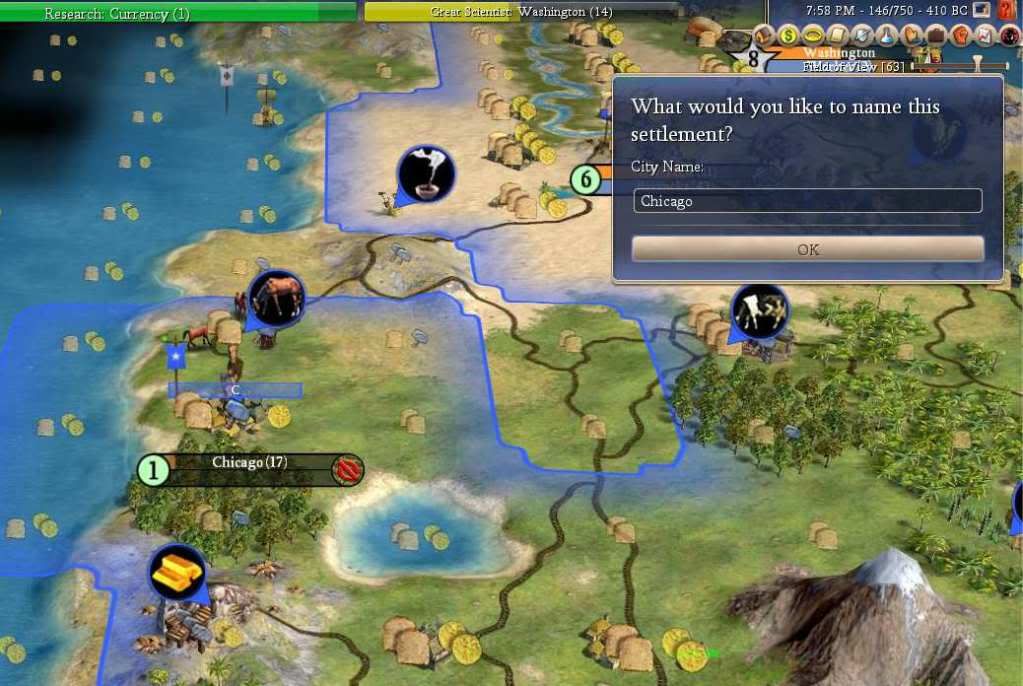Select the Chicago (17) city banner
Image resolution: width=1023 pixels, height=686 pixels.
[x=250, y=464]
